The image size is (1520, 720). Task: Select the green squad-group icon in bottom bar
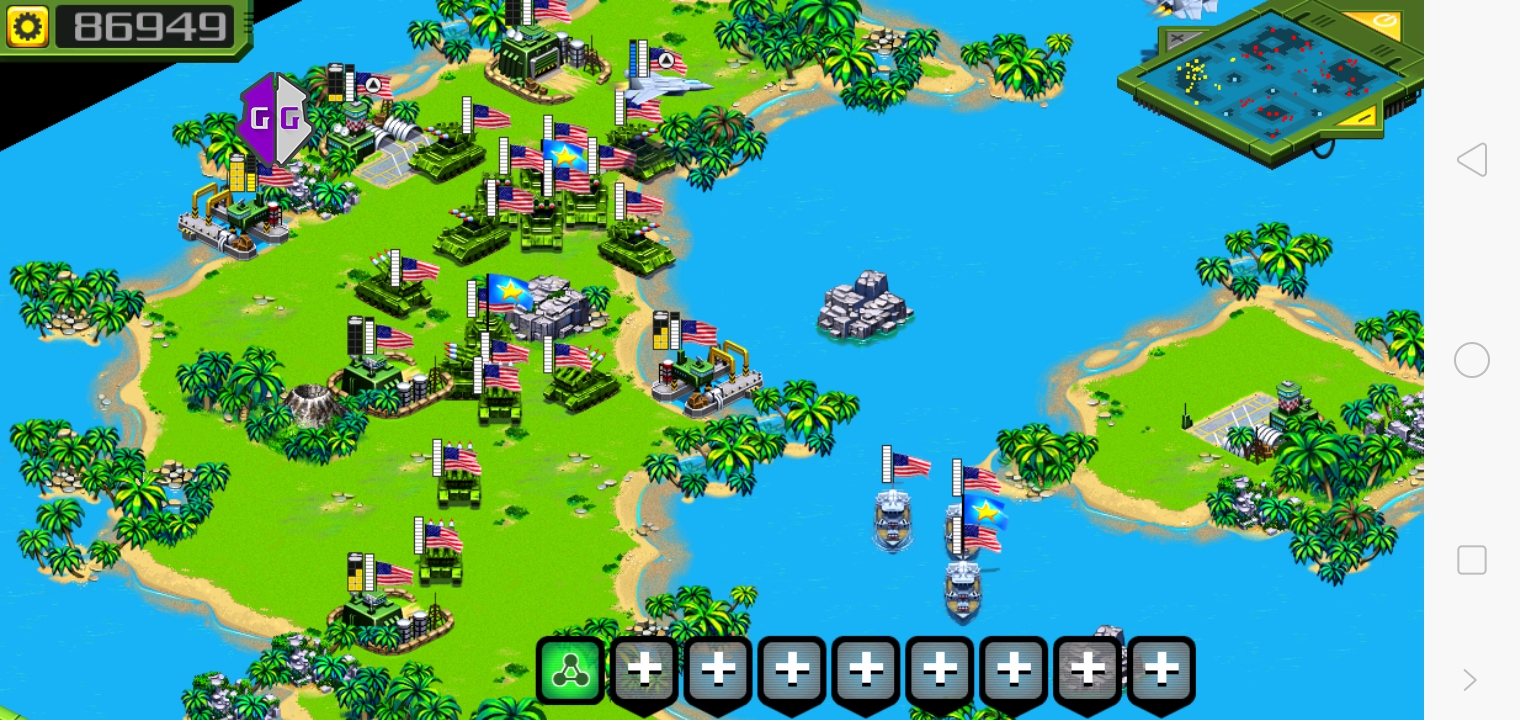[x=570, y=668]
